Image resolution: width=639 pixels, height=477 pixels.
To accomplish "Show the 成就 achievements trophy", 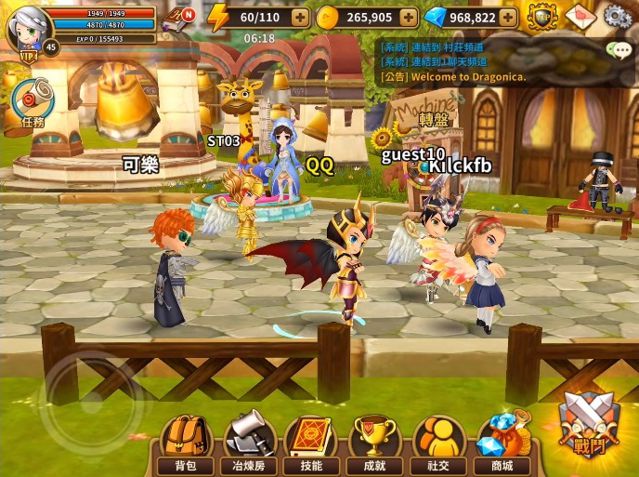I will tap(373, 443).
